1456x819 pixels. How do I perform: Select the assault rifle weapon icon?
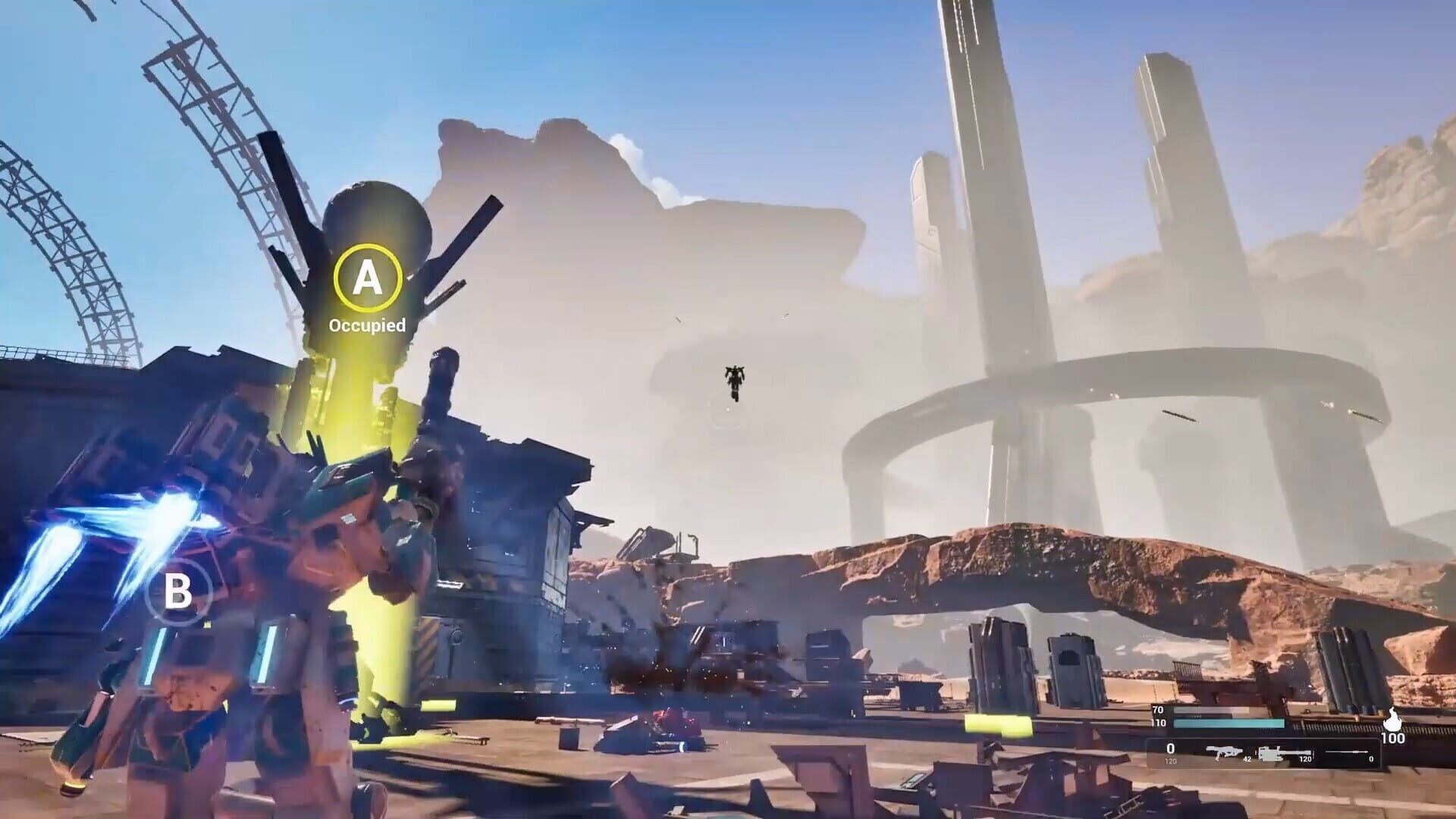point(1224,752)
